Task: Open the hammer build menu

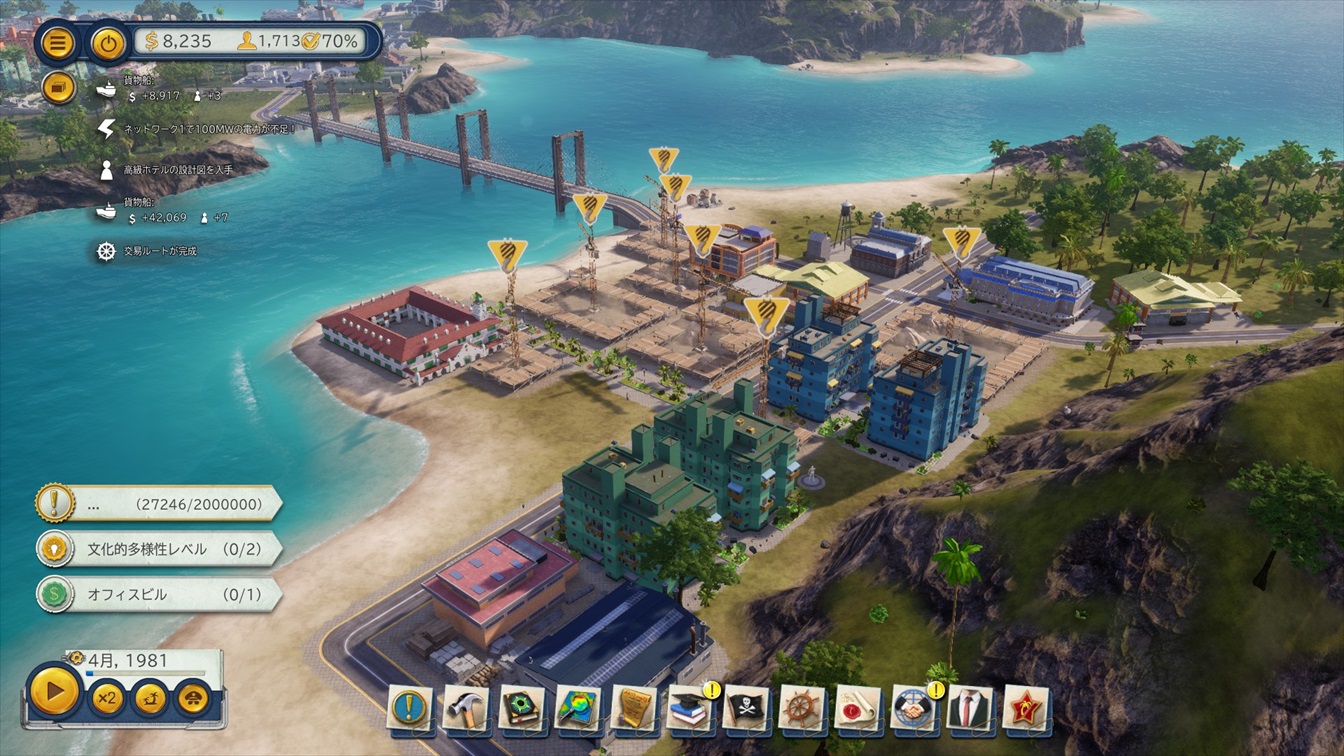Action: coord(466,707)
